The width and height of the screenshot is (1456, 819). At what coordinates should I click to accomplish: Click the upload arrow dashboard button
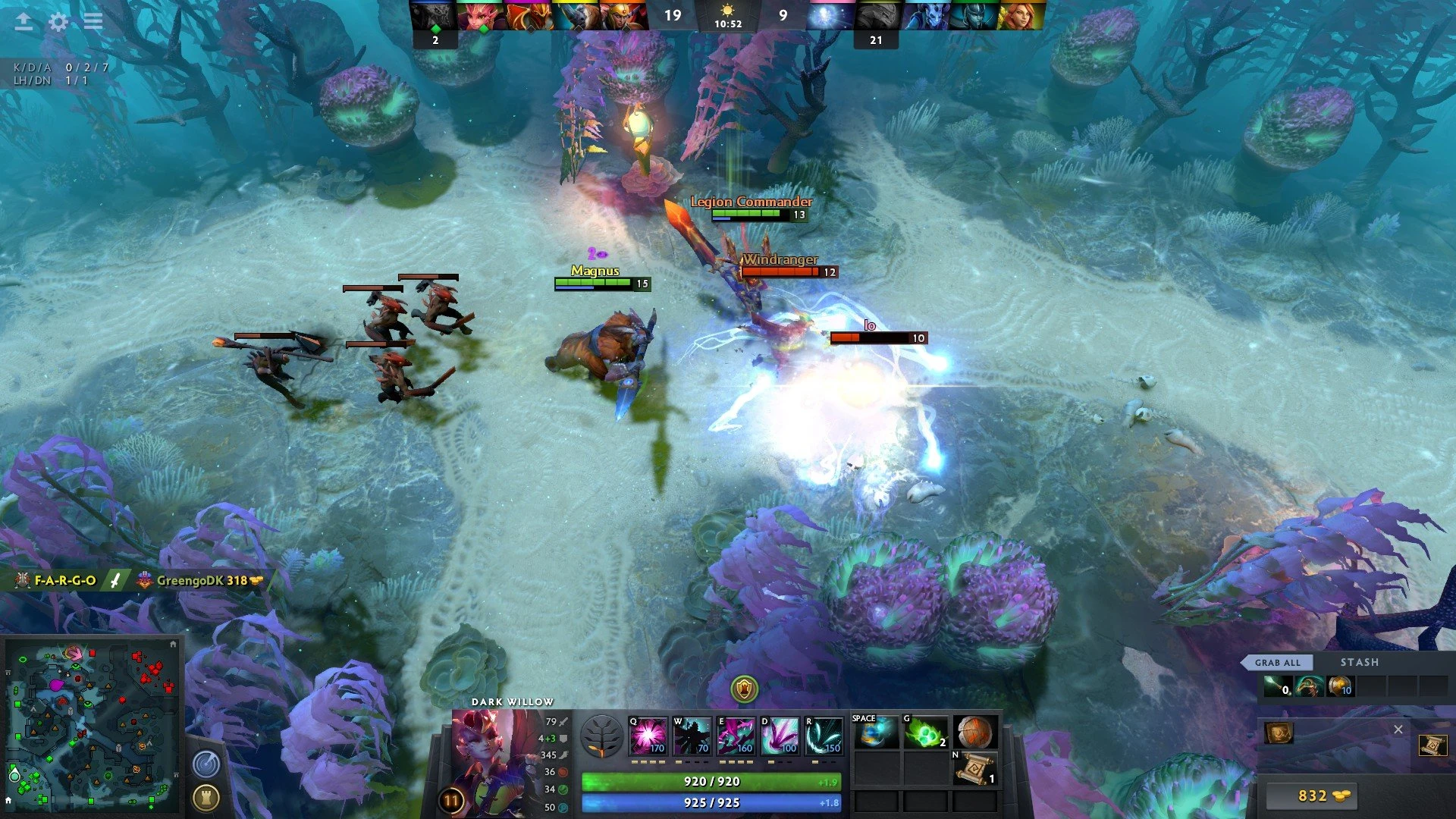pyautogui.click(x=24, y=22)
